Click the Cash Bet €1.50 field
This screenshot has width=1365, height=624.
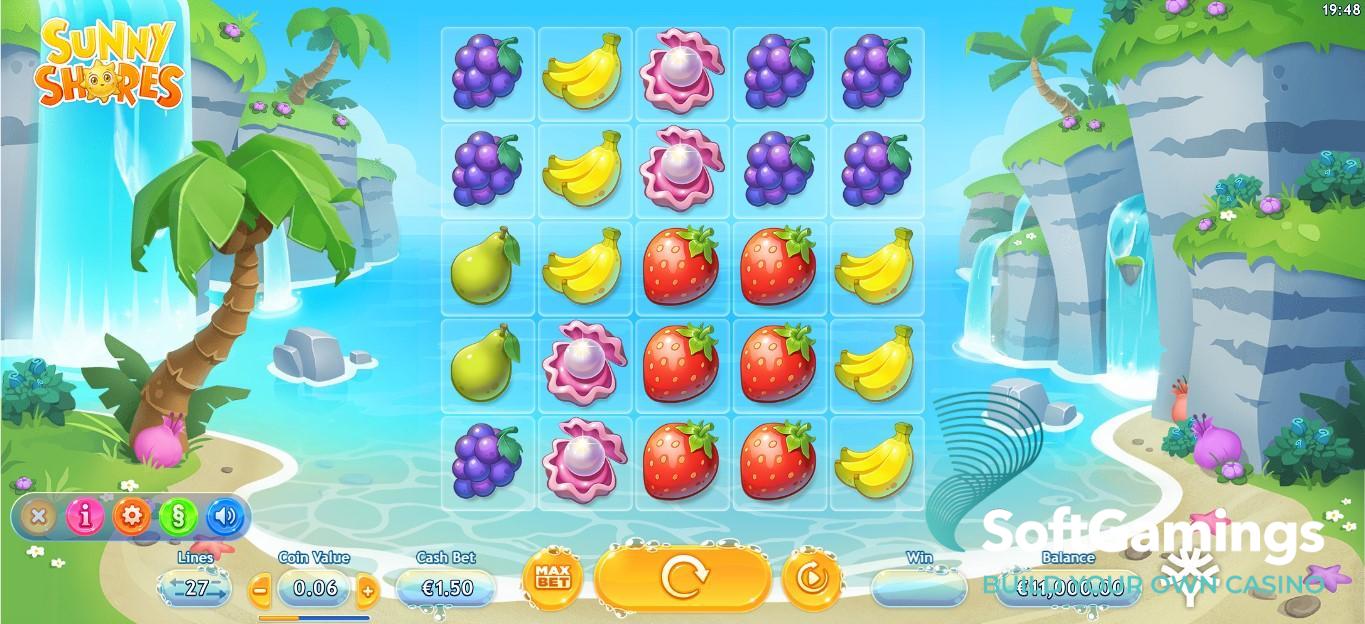point(446,588)
